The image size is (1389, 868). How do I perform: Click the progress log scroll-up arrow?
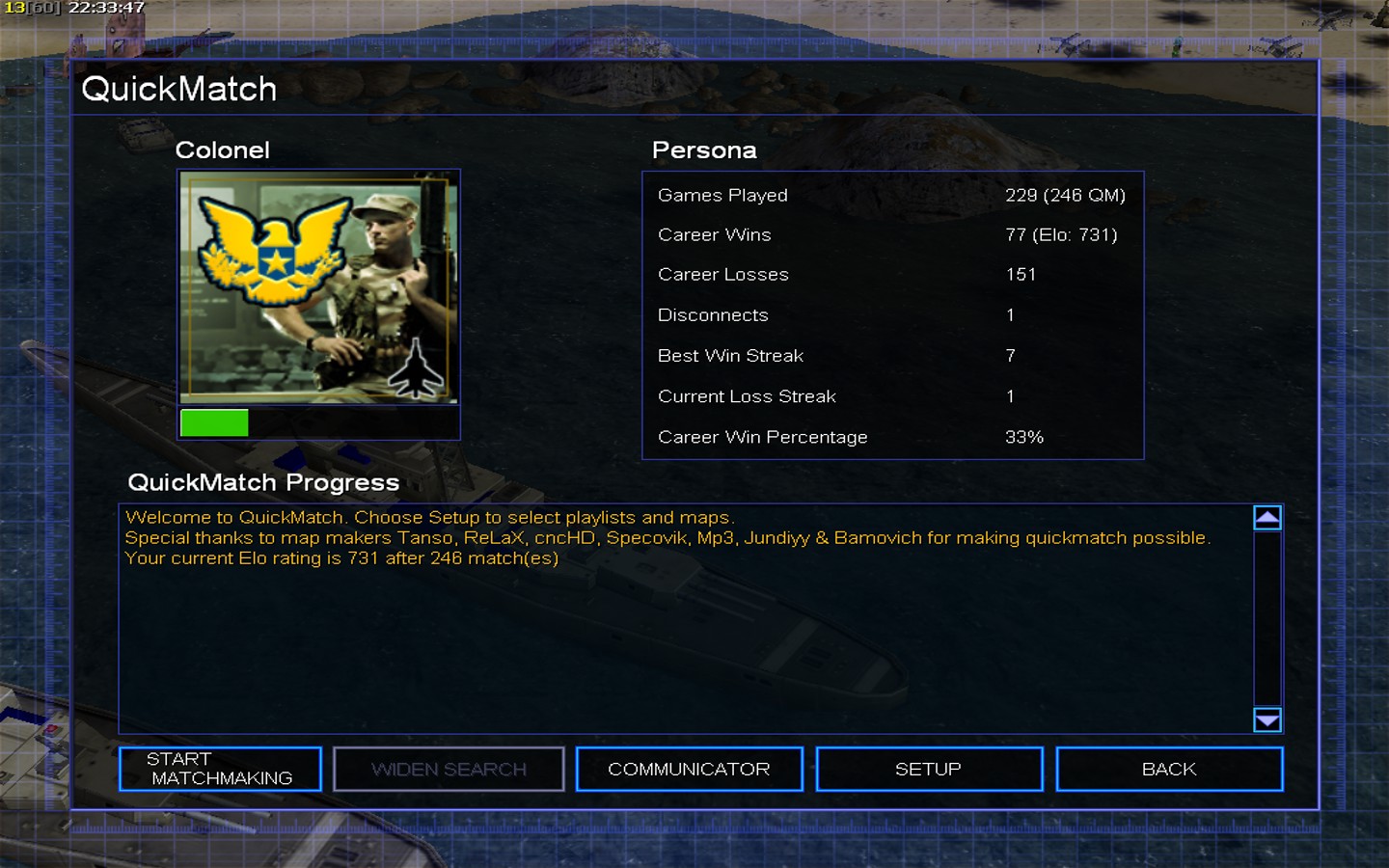tap(1266, 518)
